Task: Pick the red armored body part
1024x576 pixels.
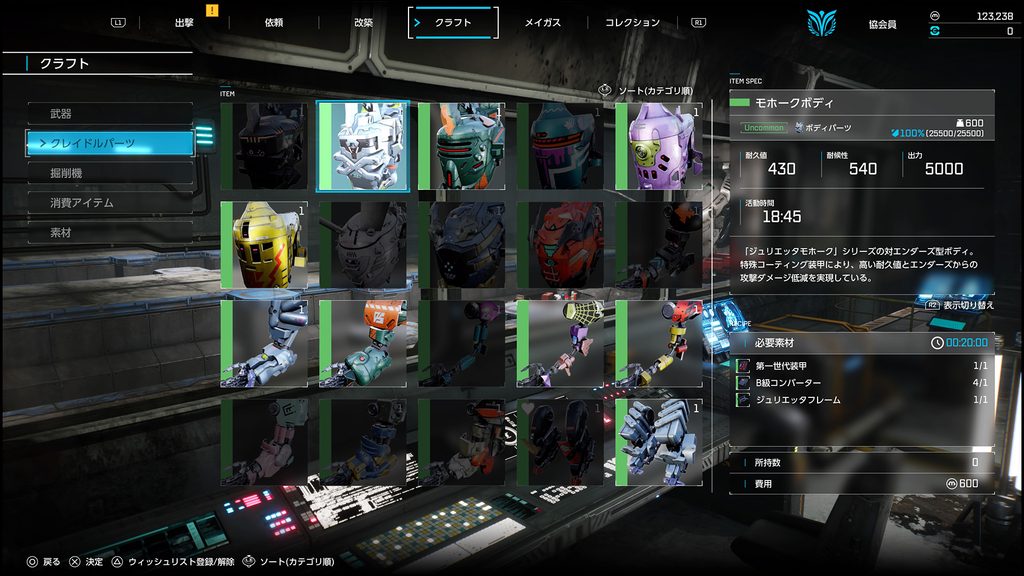Action: click(560, 245)
